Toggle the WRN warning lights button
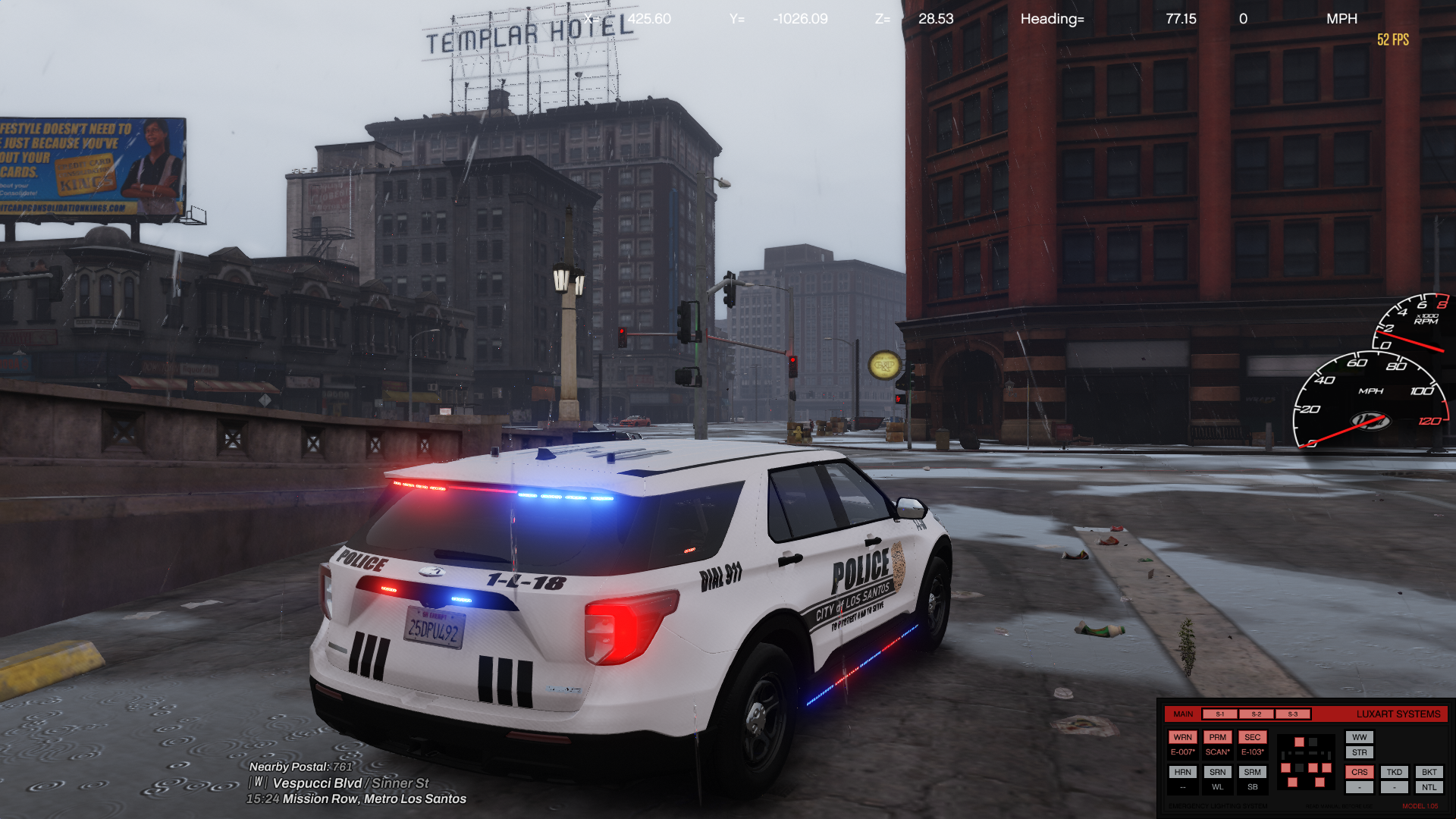Viewport: 1456px width, 819px height. tap(1182, 737)
